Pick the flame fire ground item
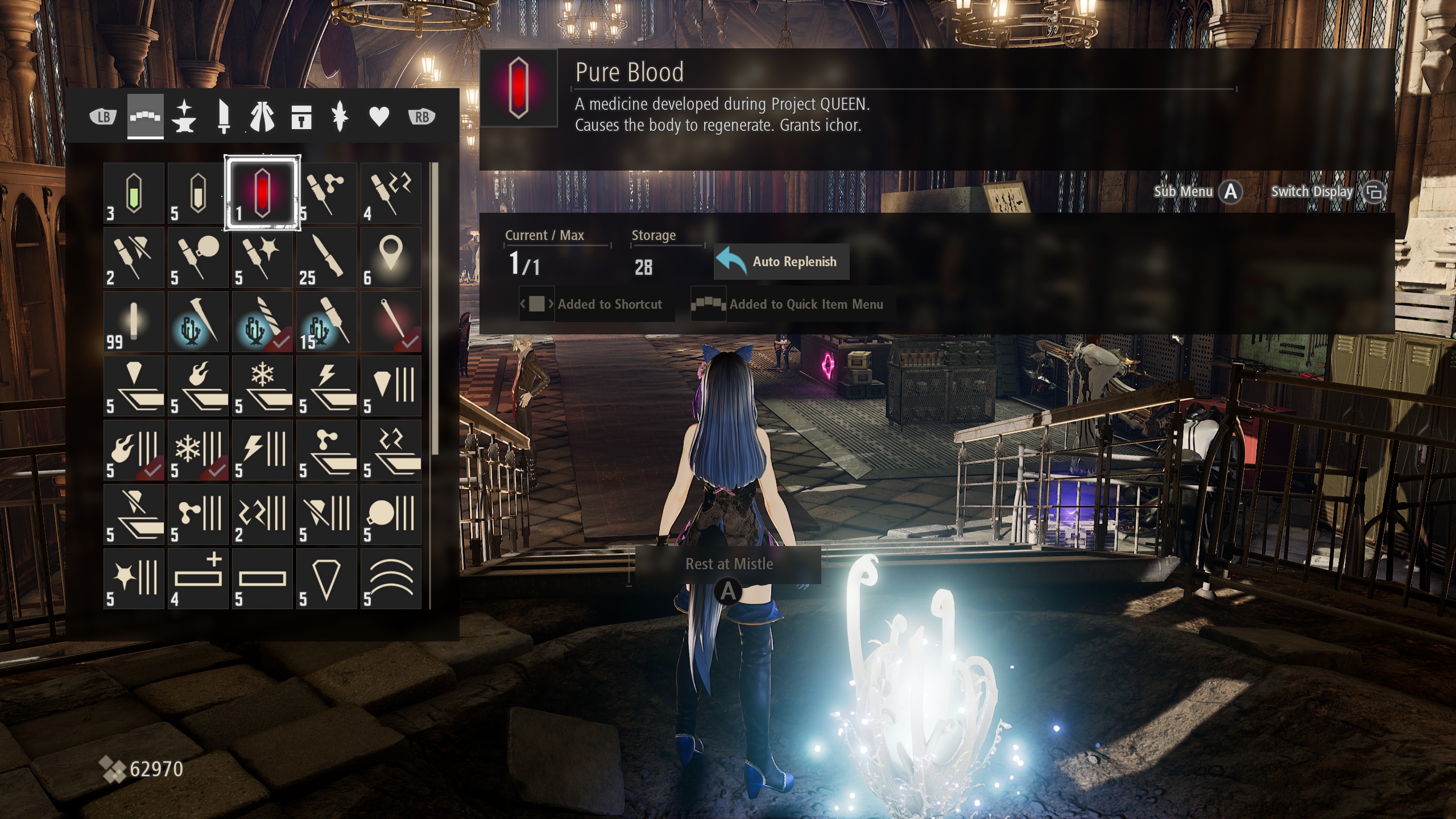 pos(198,386)
